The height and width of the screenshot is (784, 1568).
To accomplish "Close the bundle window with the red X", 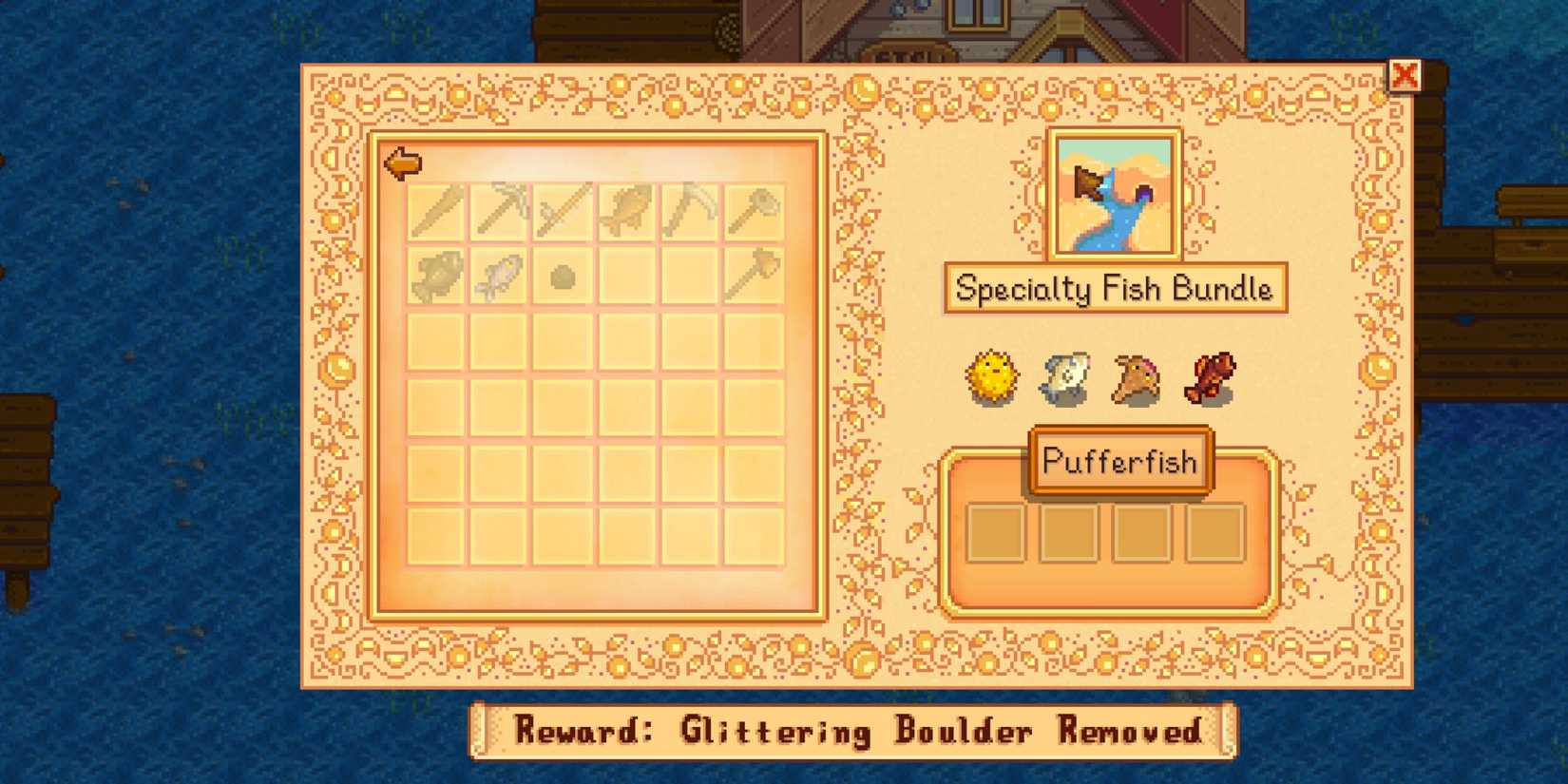I will pos(1407,77).
